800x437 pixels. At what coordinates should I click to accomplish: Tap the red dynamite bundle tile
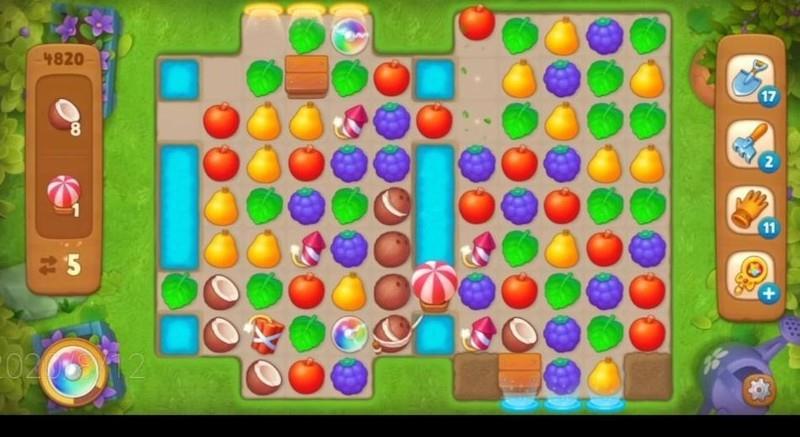coord(265,334)
